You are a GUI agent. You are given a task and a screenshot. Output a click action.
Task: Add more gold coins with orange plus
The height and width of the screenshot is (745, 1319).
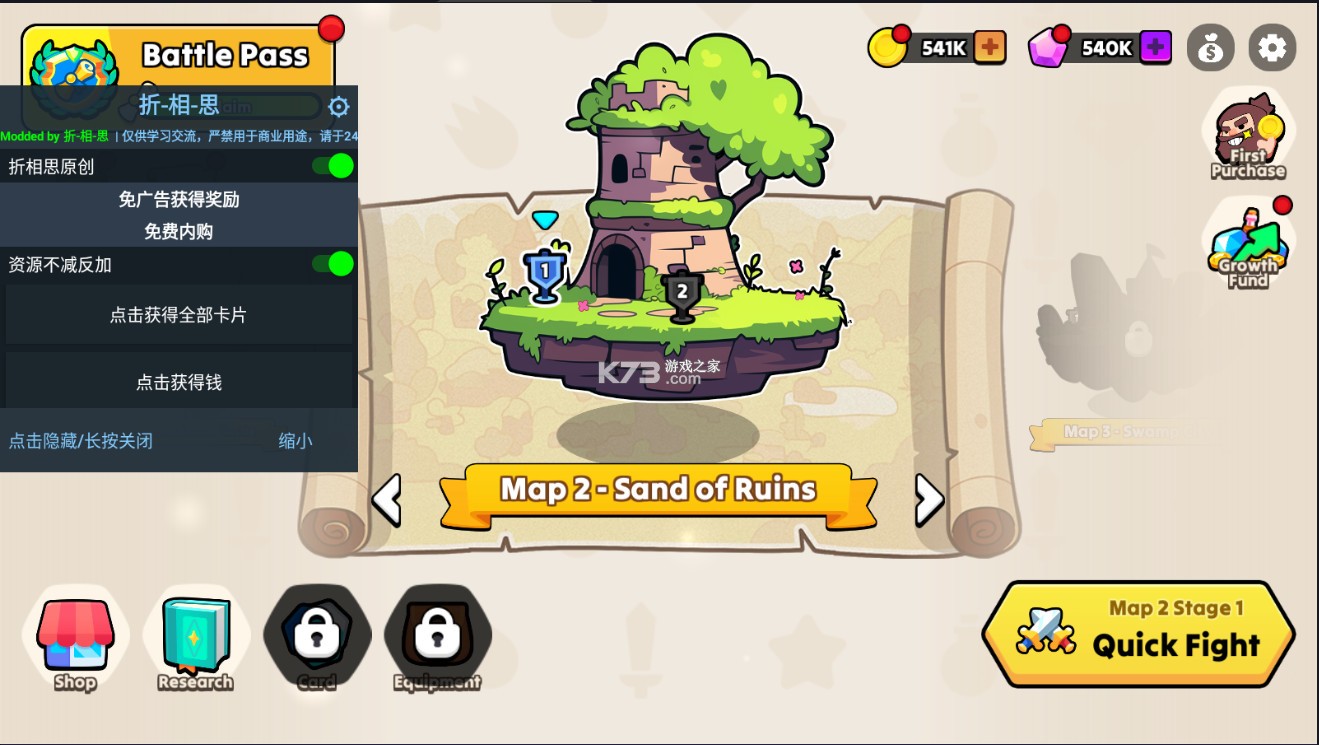click(989, 47)
